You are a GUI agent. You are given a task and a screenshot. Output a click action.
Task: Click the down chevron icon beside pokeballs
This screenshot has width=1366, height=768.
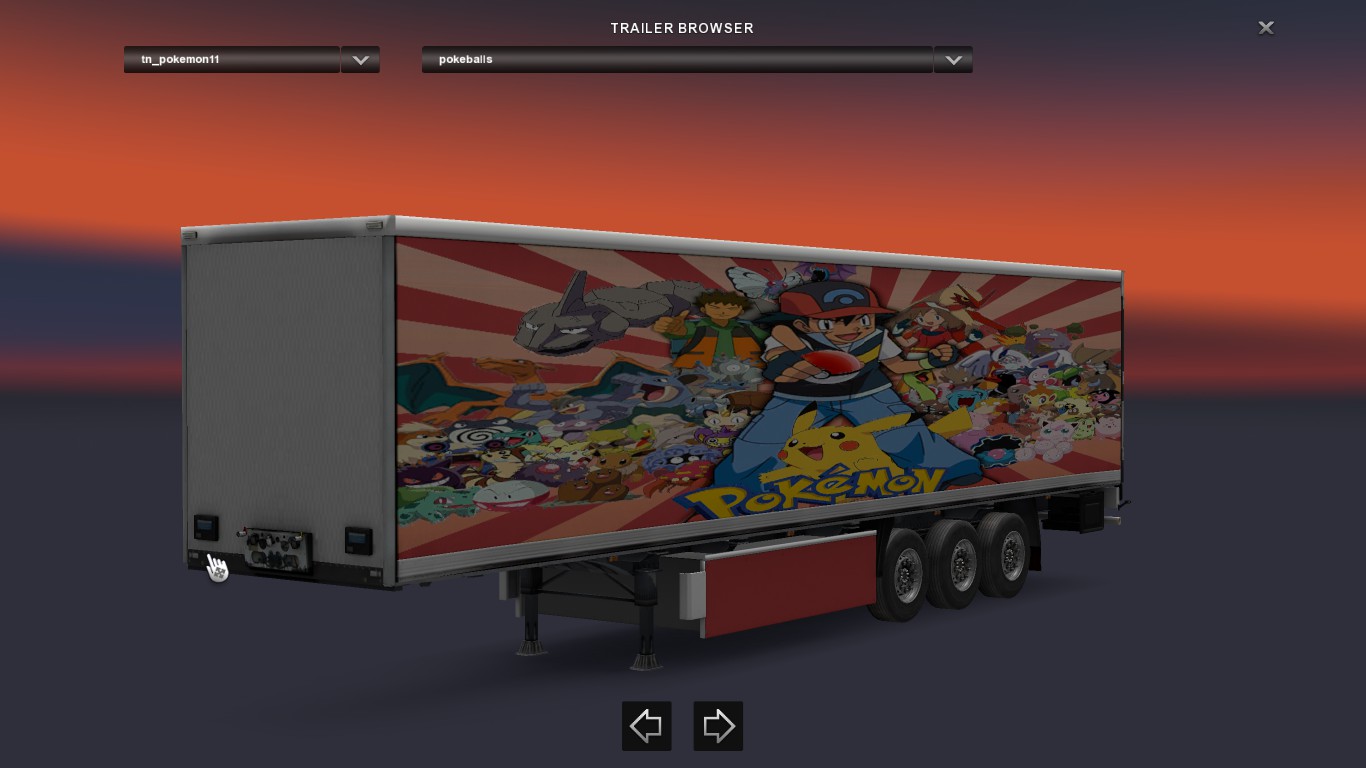tap(952, 59)
